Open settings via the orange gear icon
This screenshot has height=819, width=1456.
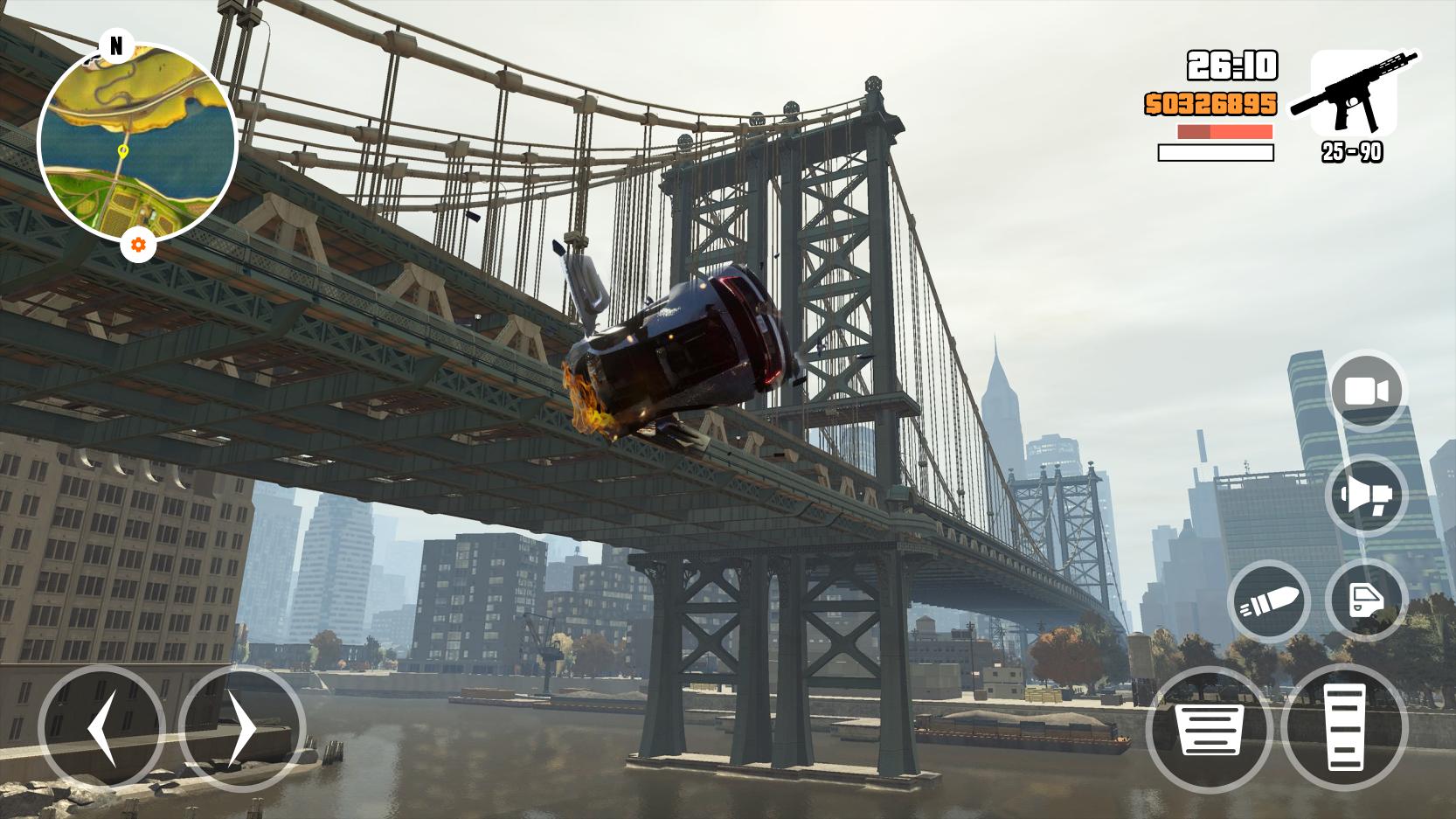coord(138,246)
